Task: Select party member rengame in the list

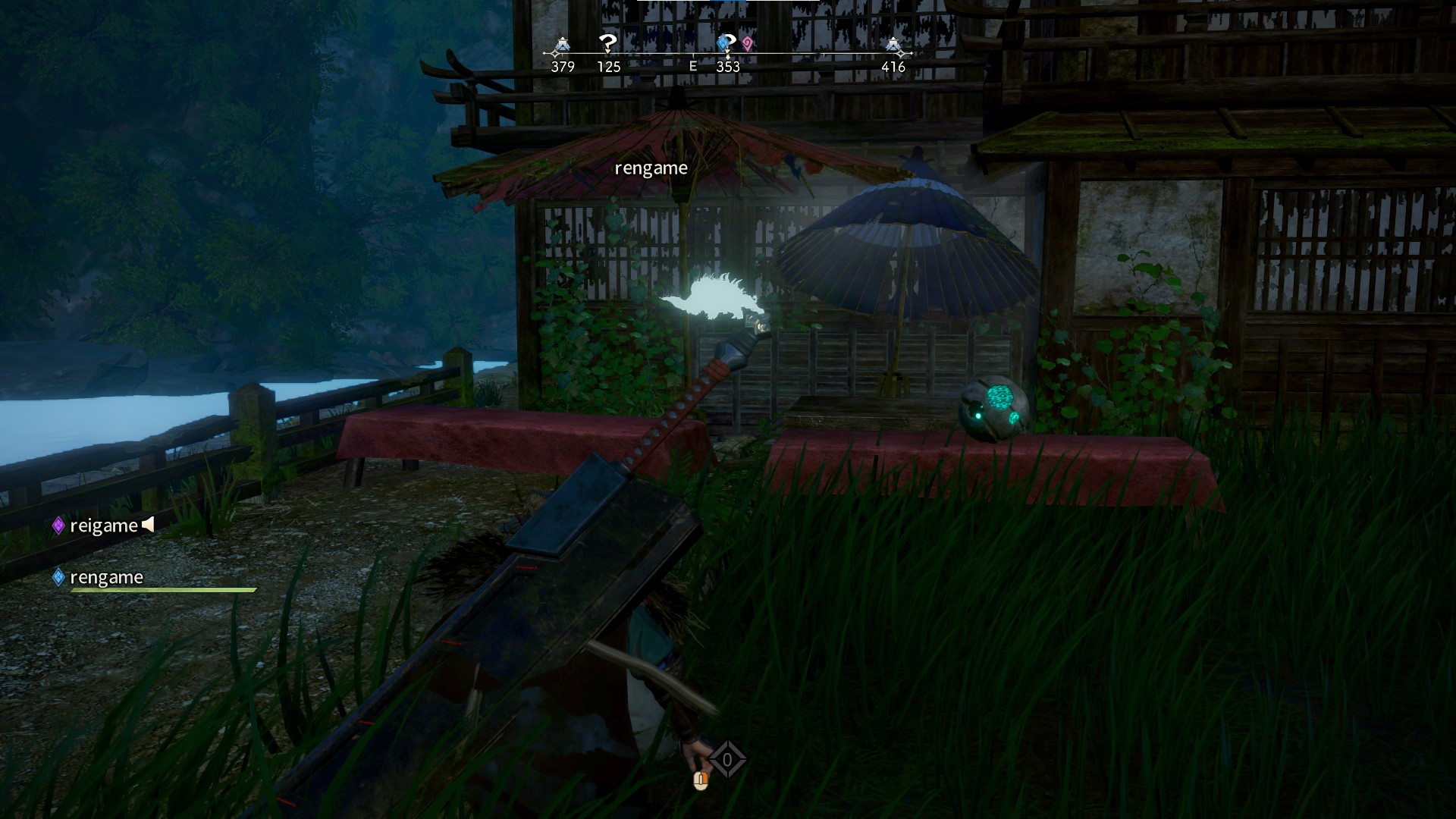Action: [106, 577]
